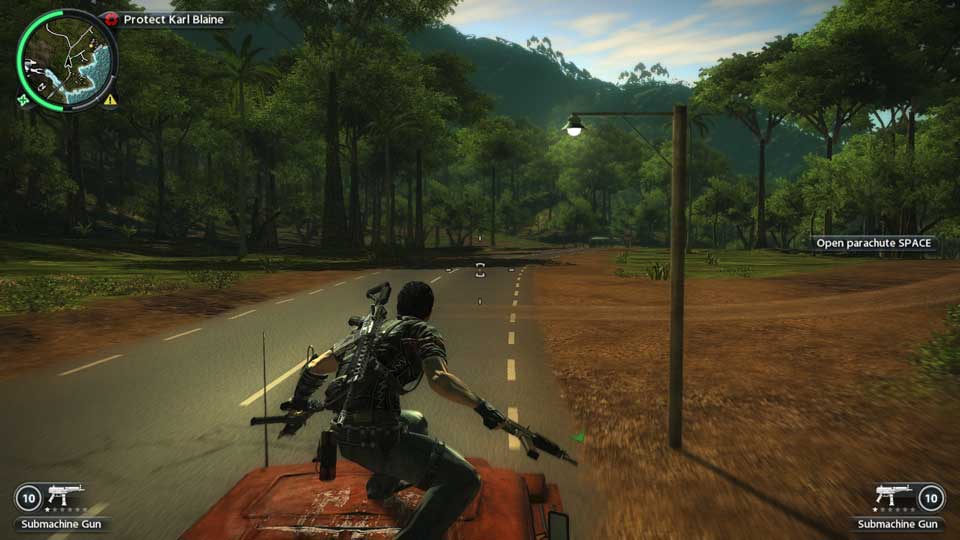Open the circular minimap
This screenshot has width=960, height=540.
tap(66, 59)
